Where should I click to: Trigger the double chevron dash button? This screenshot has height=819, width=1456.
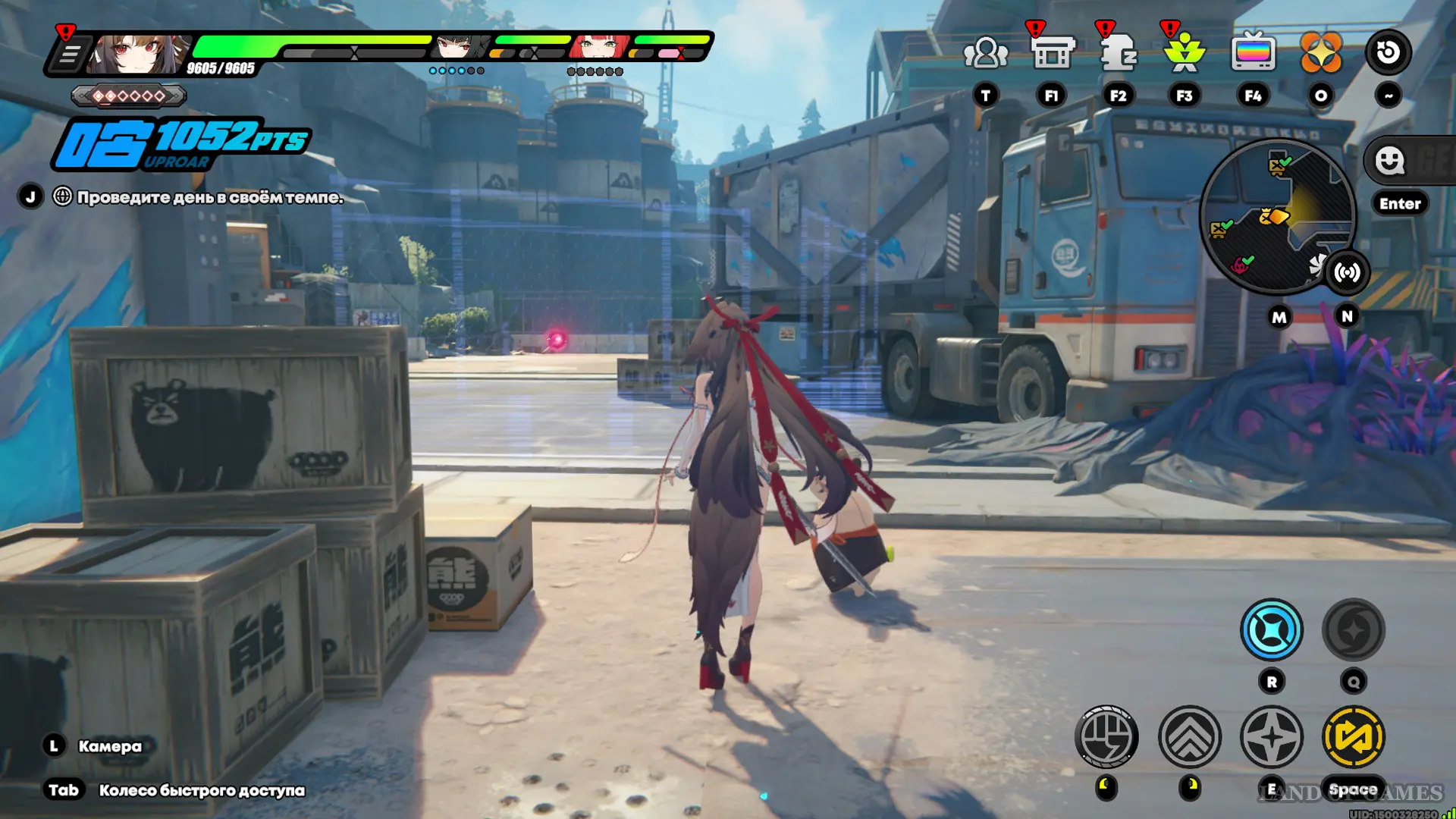pyautogui.click(x=1190, y=736)
